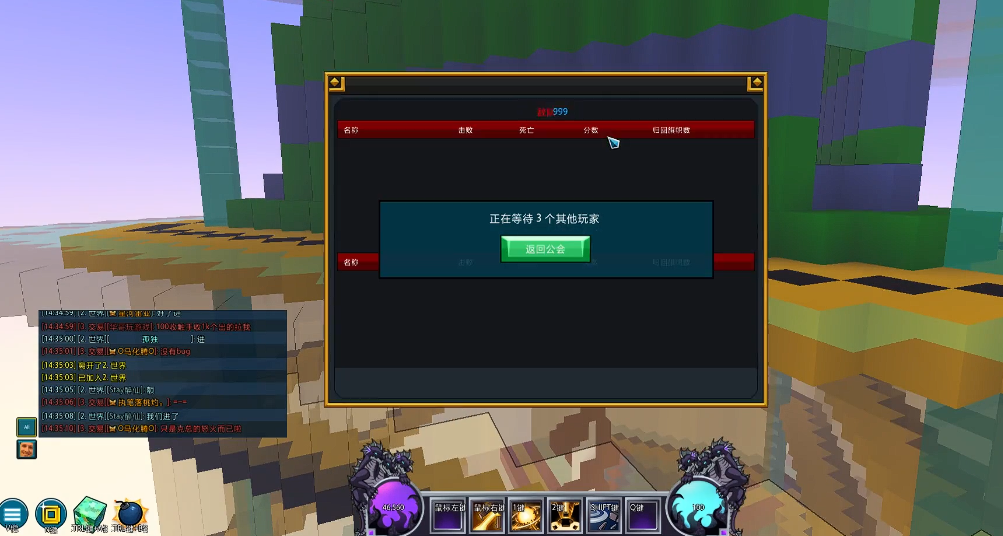Image resolution: width=1003 pixels, height=536 pixels.
Task: Activate the SHIFT dodge ability slot
Action: coord(604,514)
